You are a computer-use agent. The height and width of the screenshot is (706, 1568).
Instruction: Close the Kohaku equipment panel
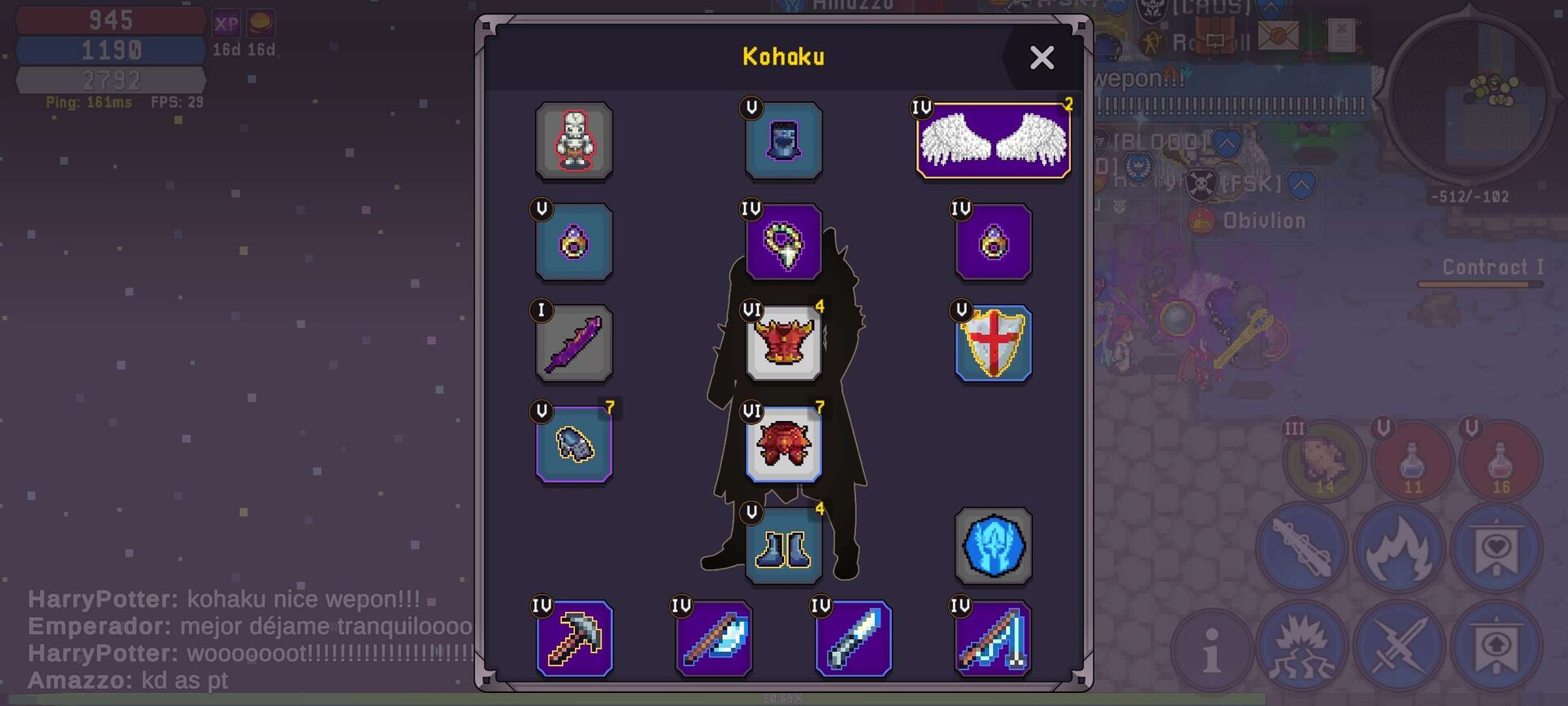click(1041, 57)
